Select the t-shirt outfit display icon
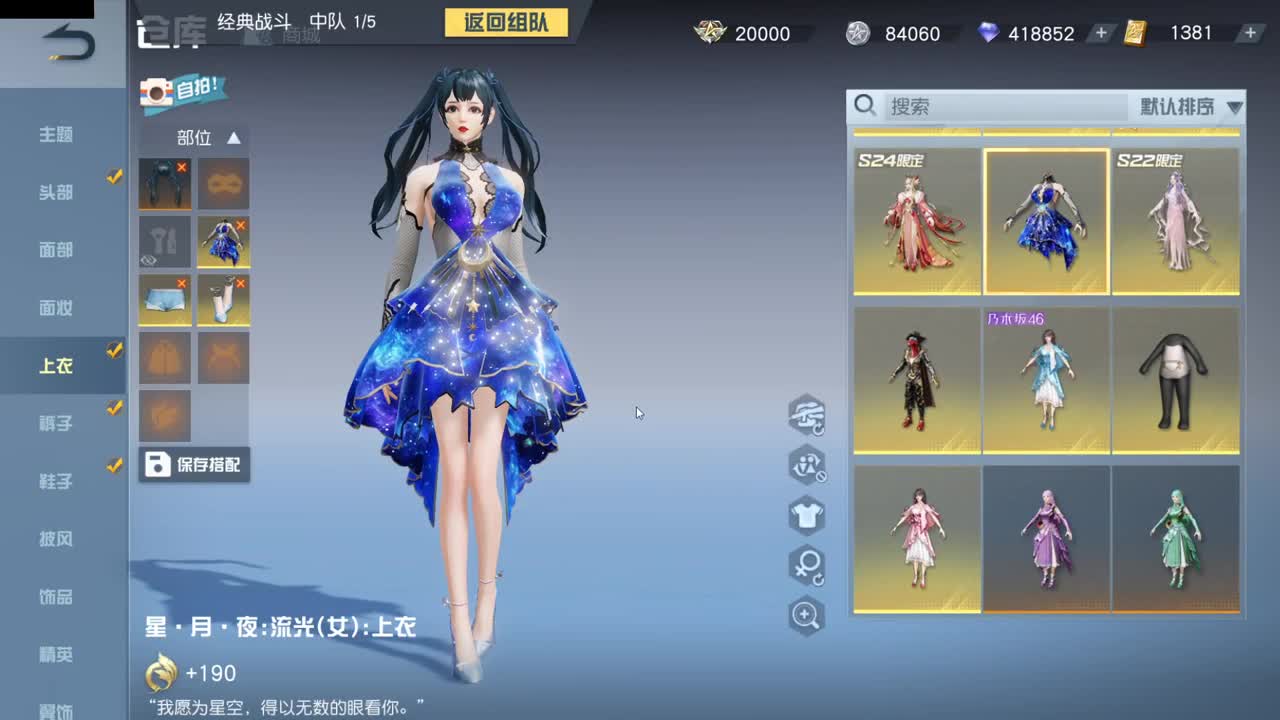Viewport: 1280px width, 720px height. click(807, 517)
